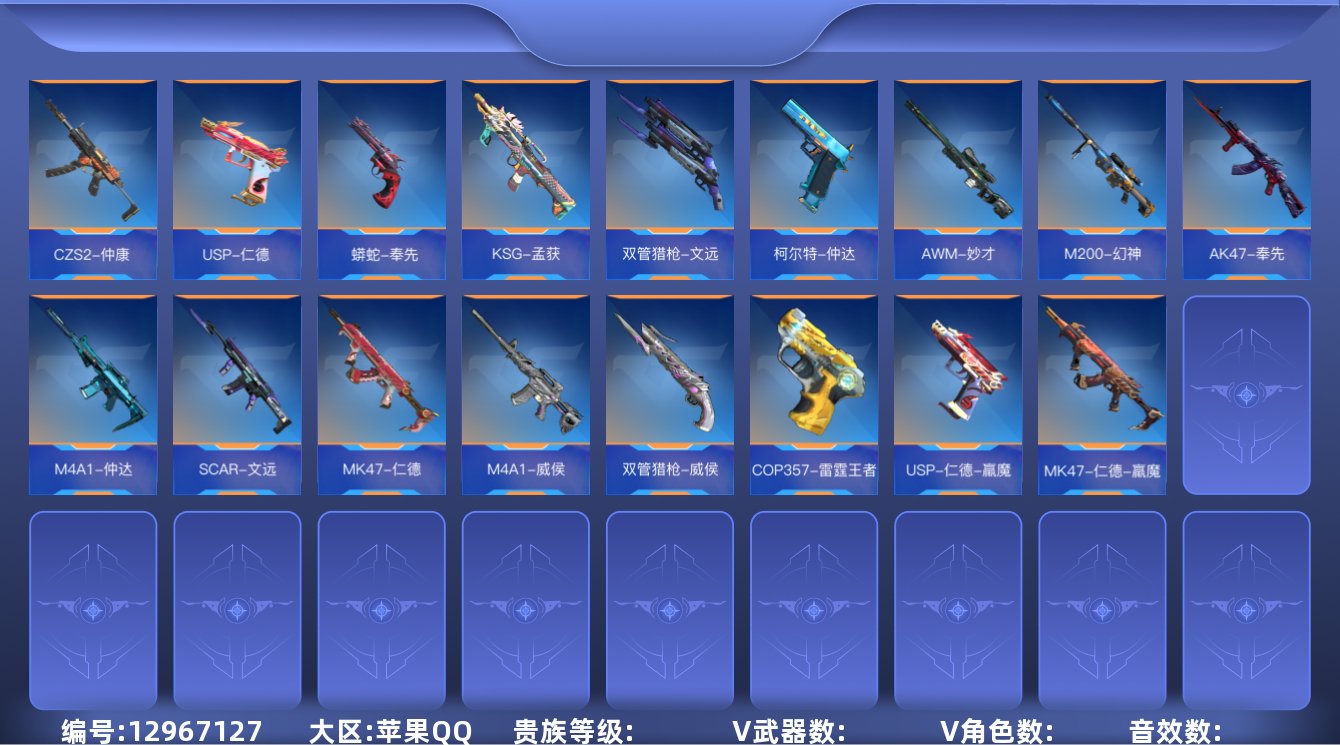
Task: Click the 大区:苹果QQ server label
Action: [388, 728]
